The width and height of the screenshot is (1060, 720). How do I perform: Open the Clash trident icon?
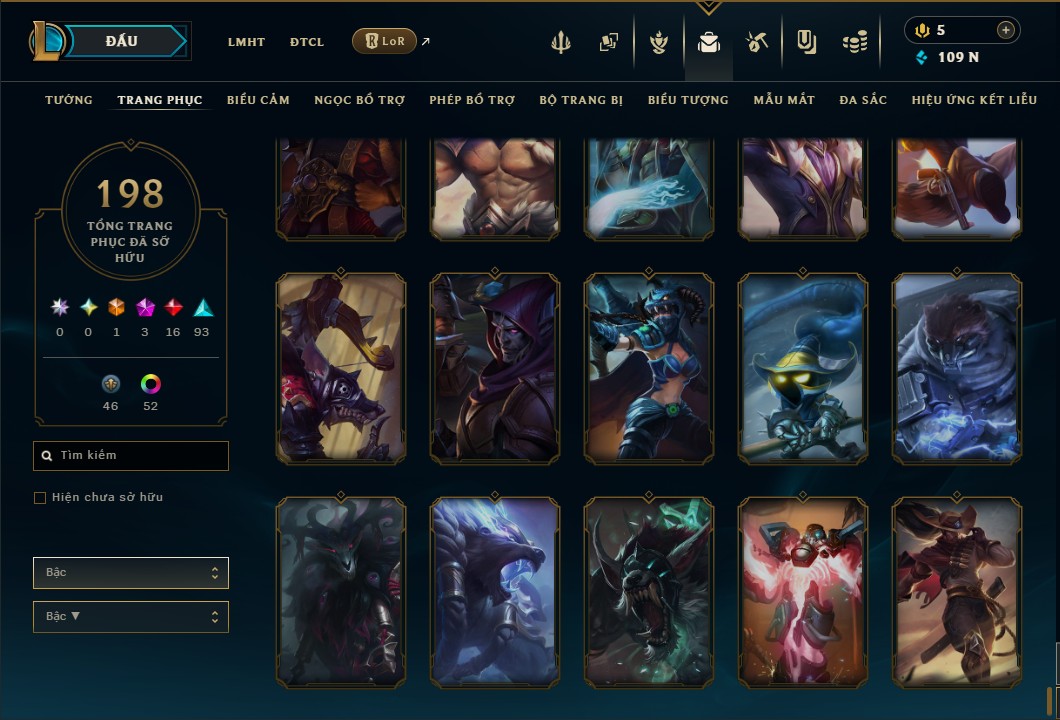[x=561, y=43]
